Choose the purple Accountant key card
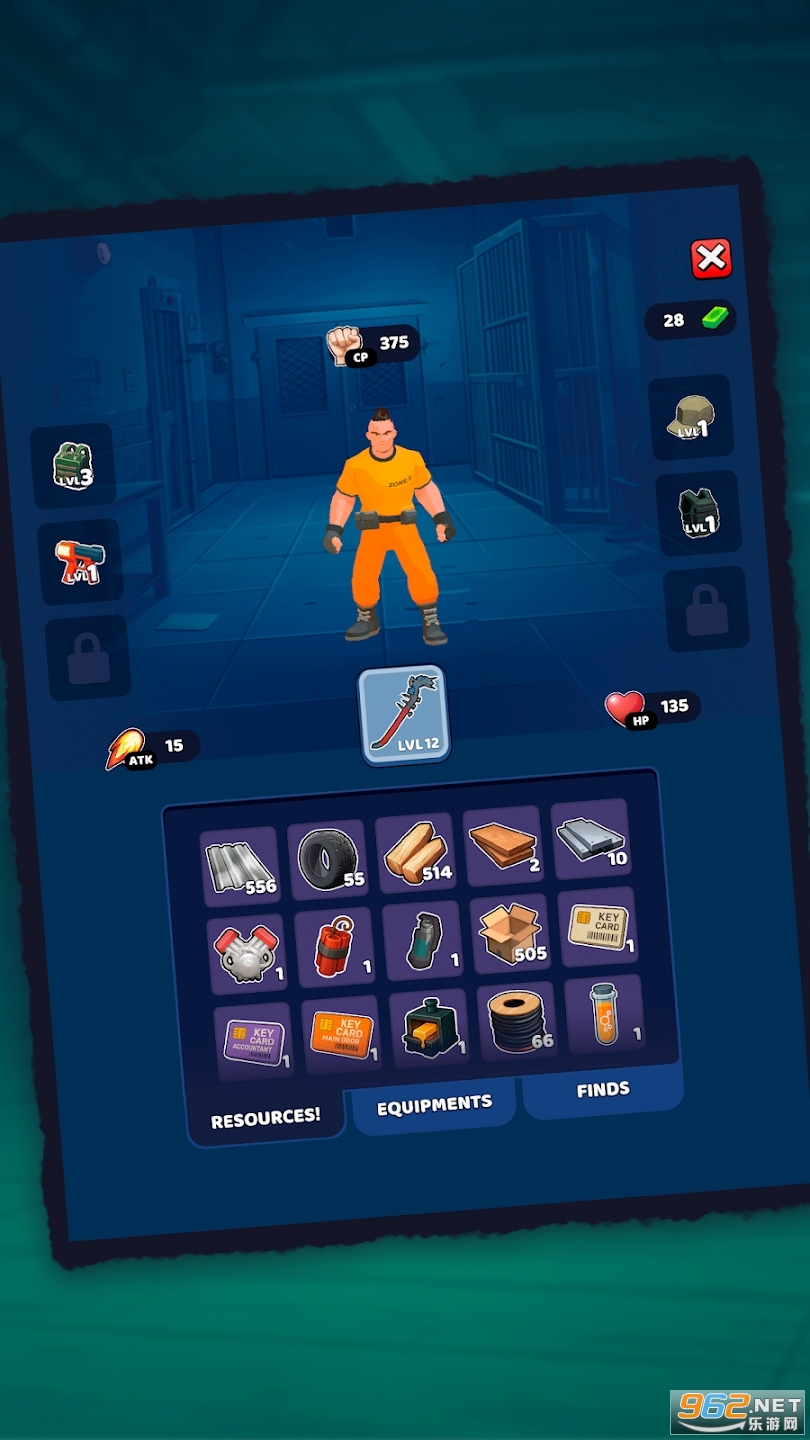This screenshot has height=1440, width=810. point(254,1042)
